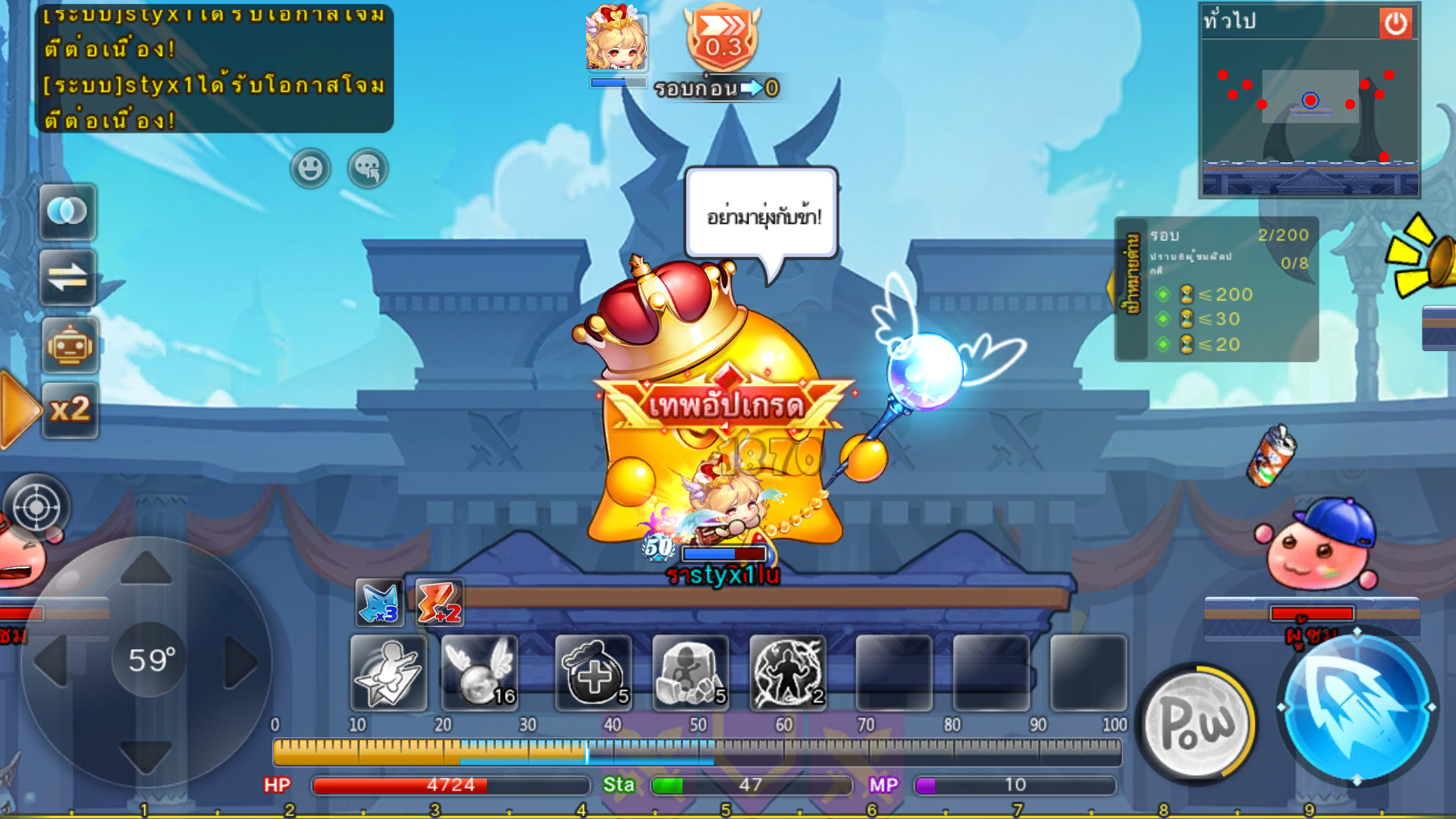Activate the lightning figure skill
This screenshot has height=819, width=1456.
787,673
